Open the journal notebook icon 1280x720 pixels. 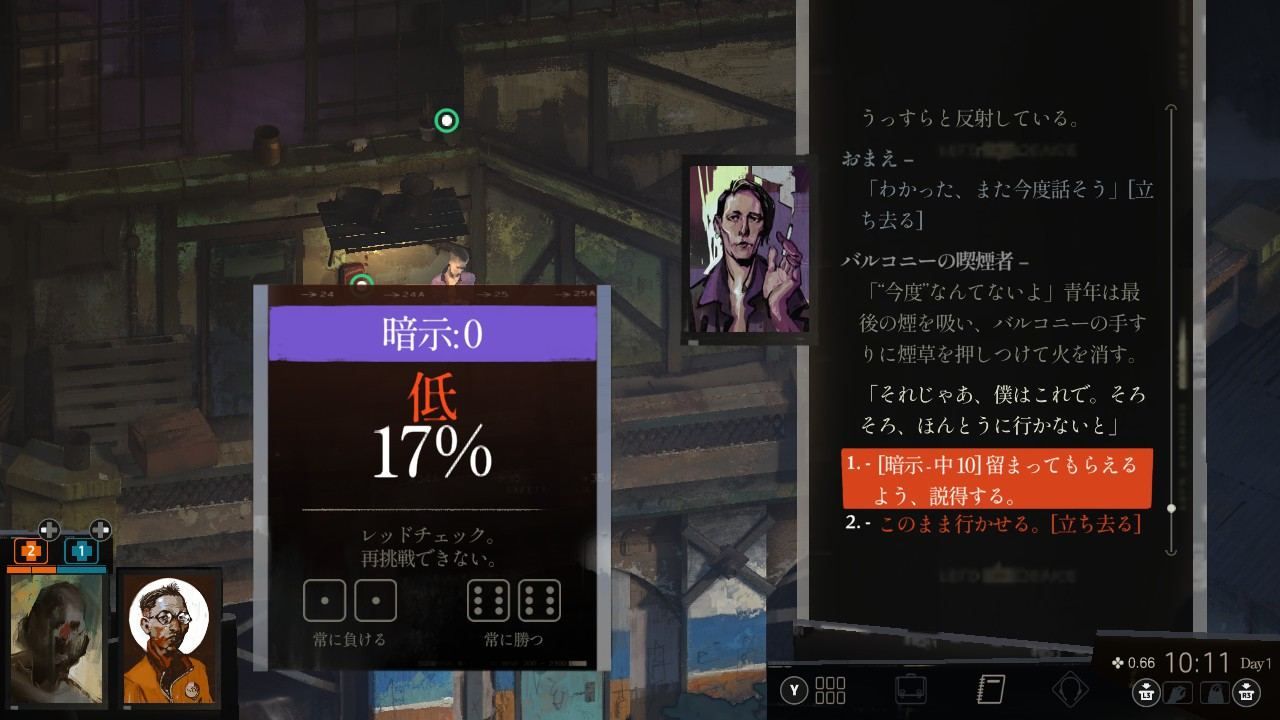coord(990,689)
